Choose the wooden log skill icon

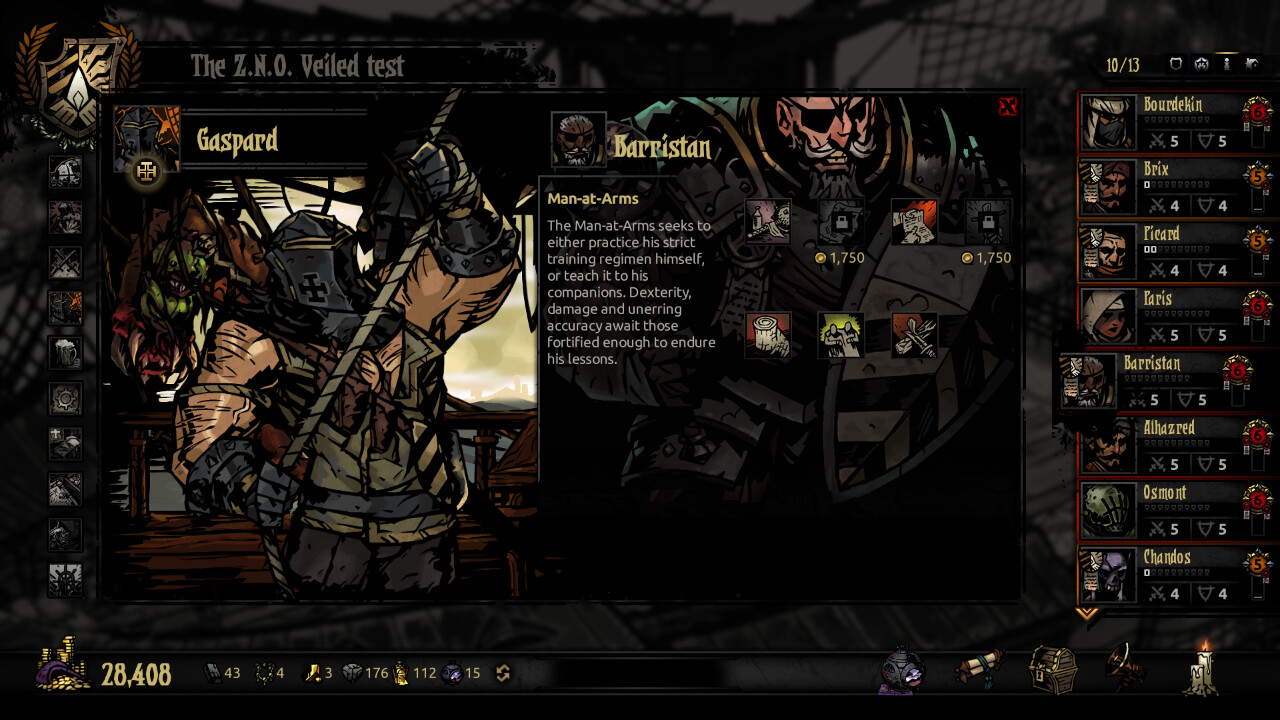pyautogui.click(x=768, y=335)
